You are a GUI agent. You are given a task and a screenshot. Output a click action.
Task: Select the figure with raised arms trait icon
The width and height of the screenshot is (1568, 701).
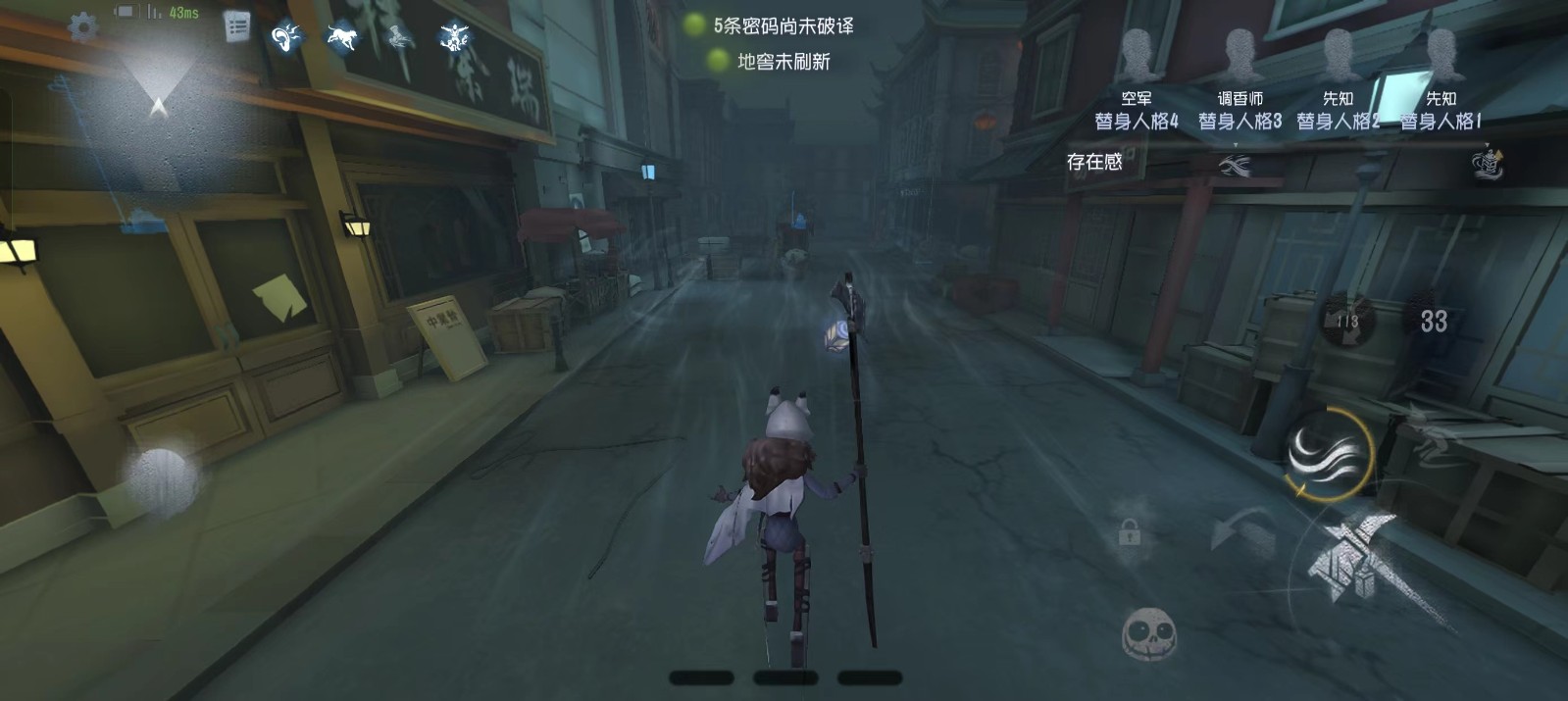click(454, 37)
